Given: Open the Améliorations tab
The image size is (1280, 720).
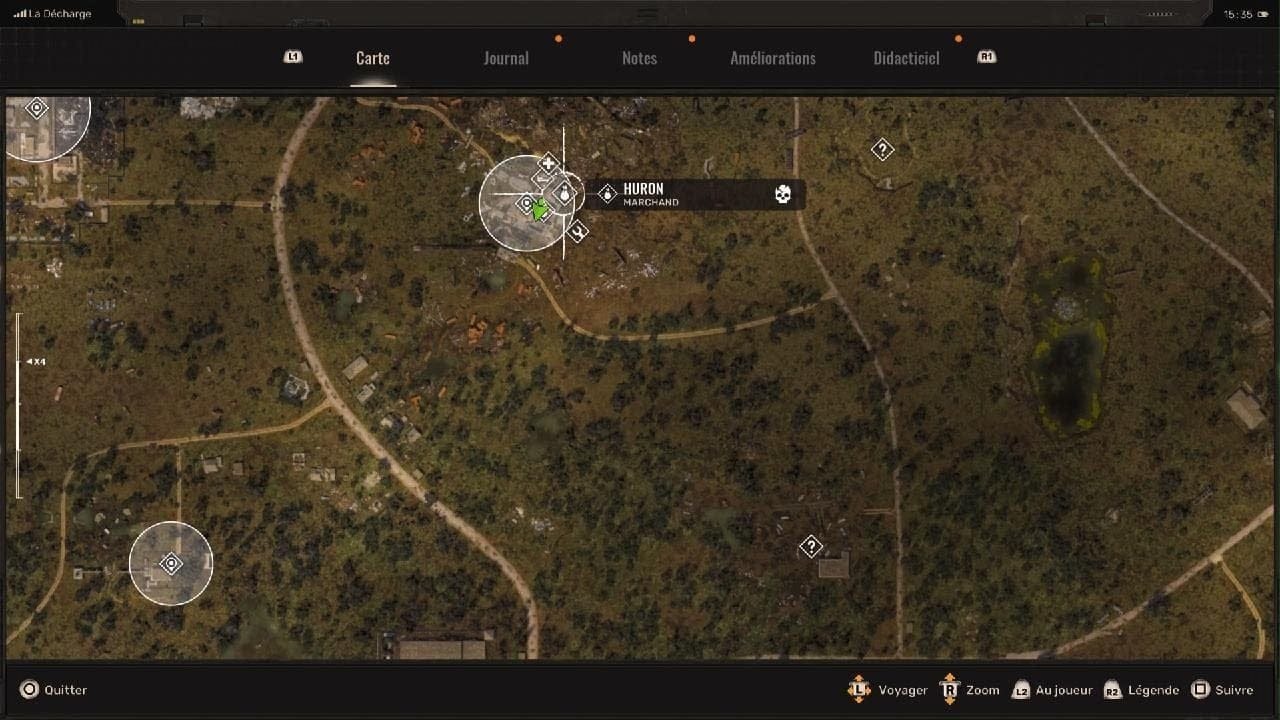Looking at the screenshot, I should pyautogui.click(x=773, y=58).
